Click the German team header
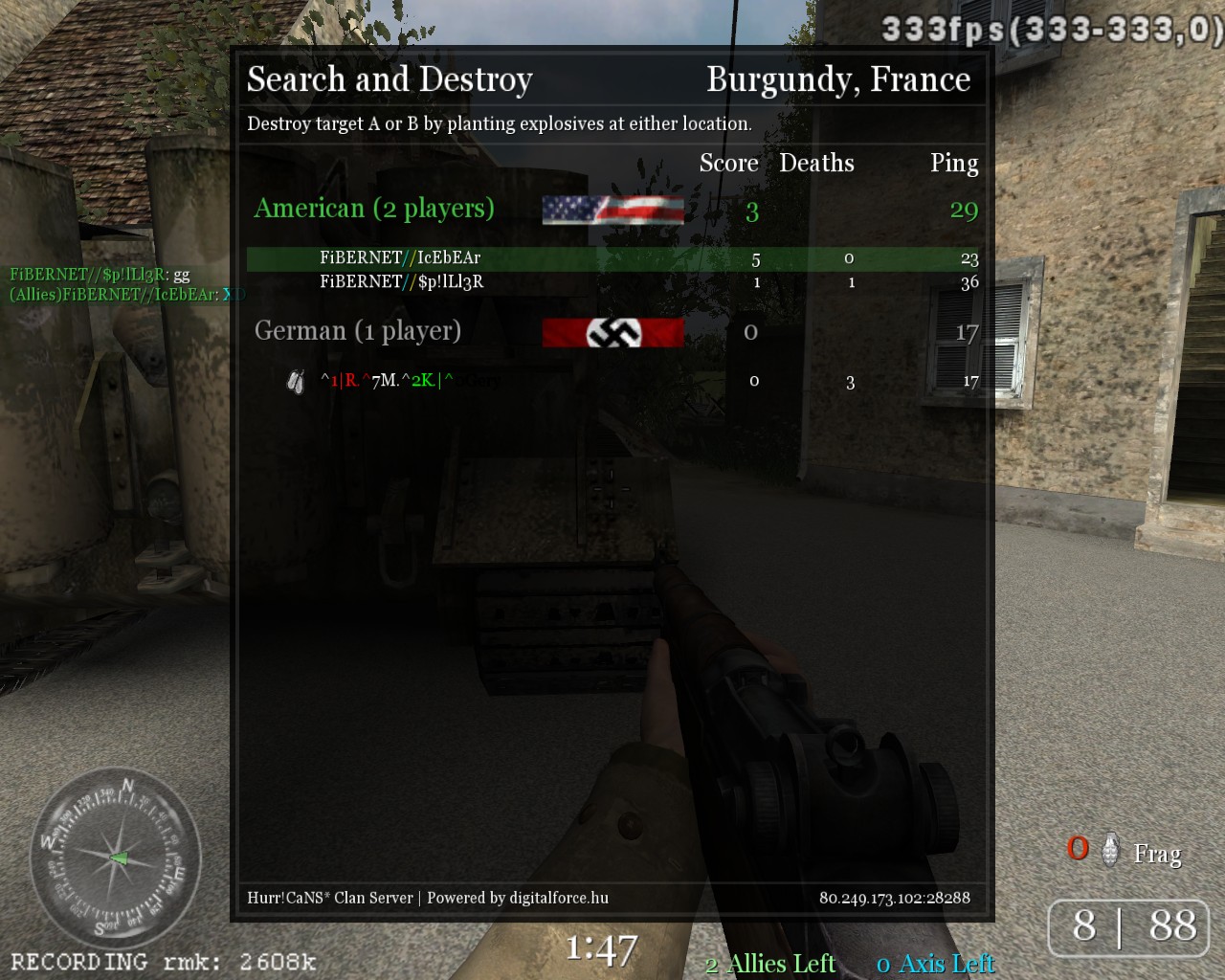The image size is (1225, 980). coord(358,331)
